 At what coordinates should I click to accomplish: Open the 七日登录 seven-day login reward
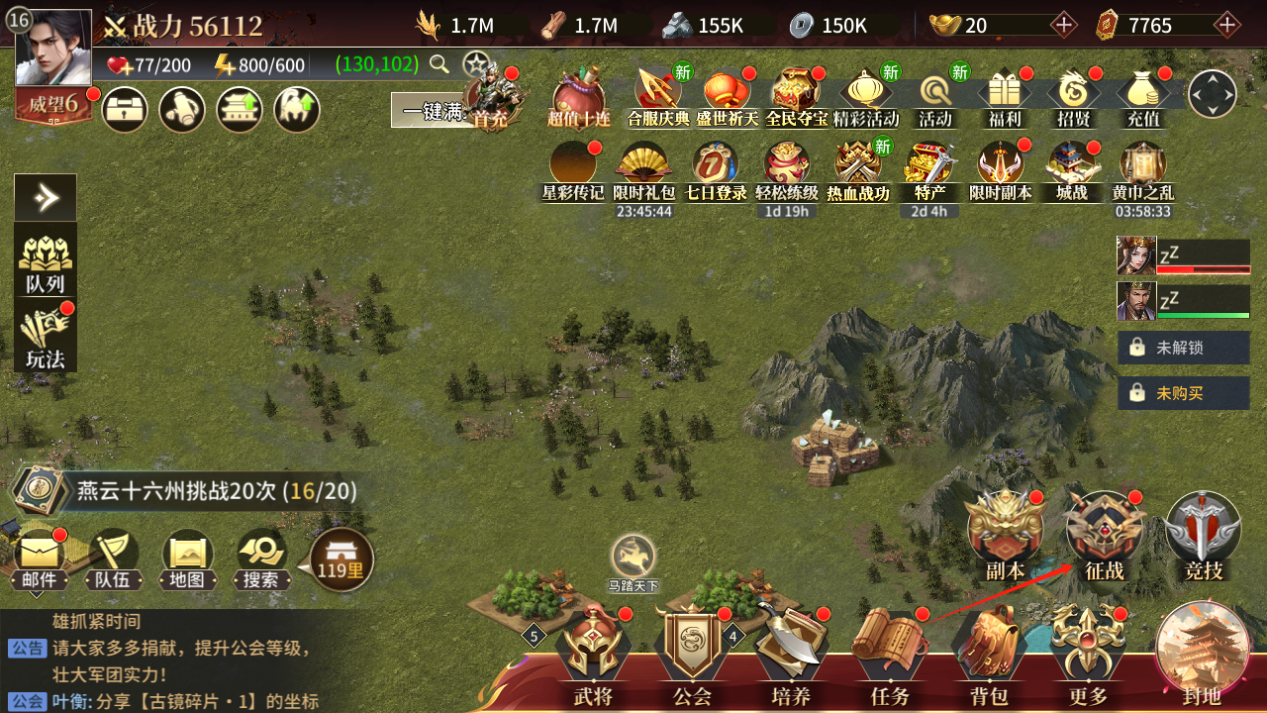(716, 172)
